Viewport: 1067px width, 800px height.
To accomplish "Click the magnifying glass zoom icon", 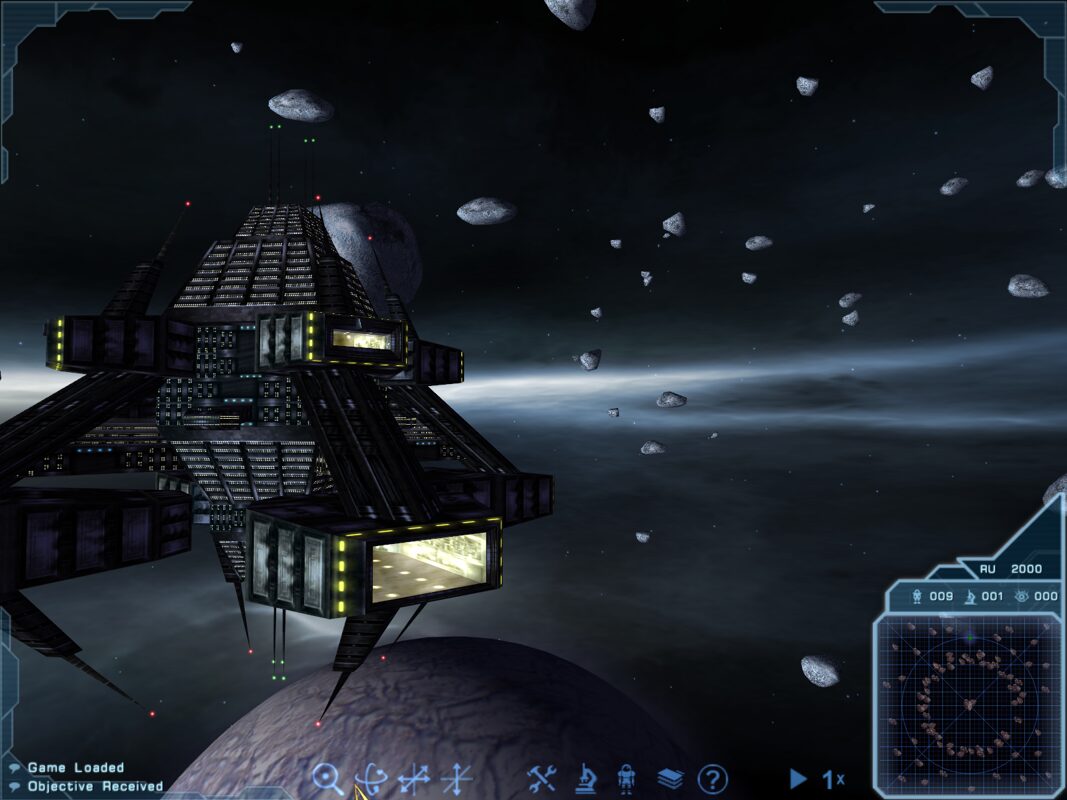I will pos(327,778).
